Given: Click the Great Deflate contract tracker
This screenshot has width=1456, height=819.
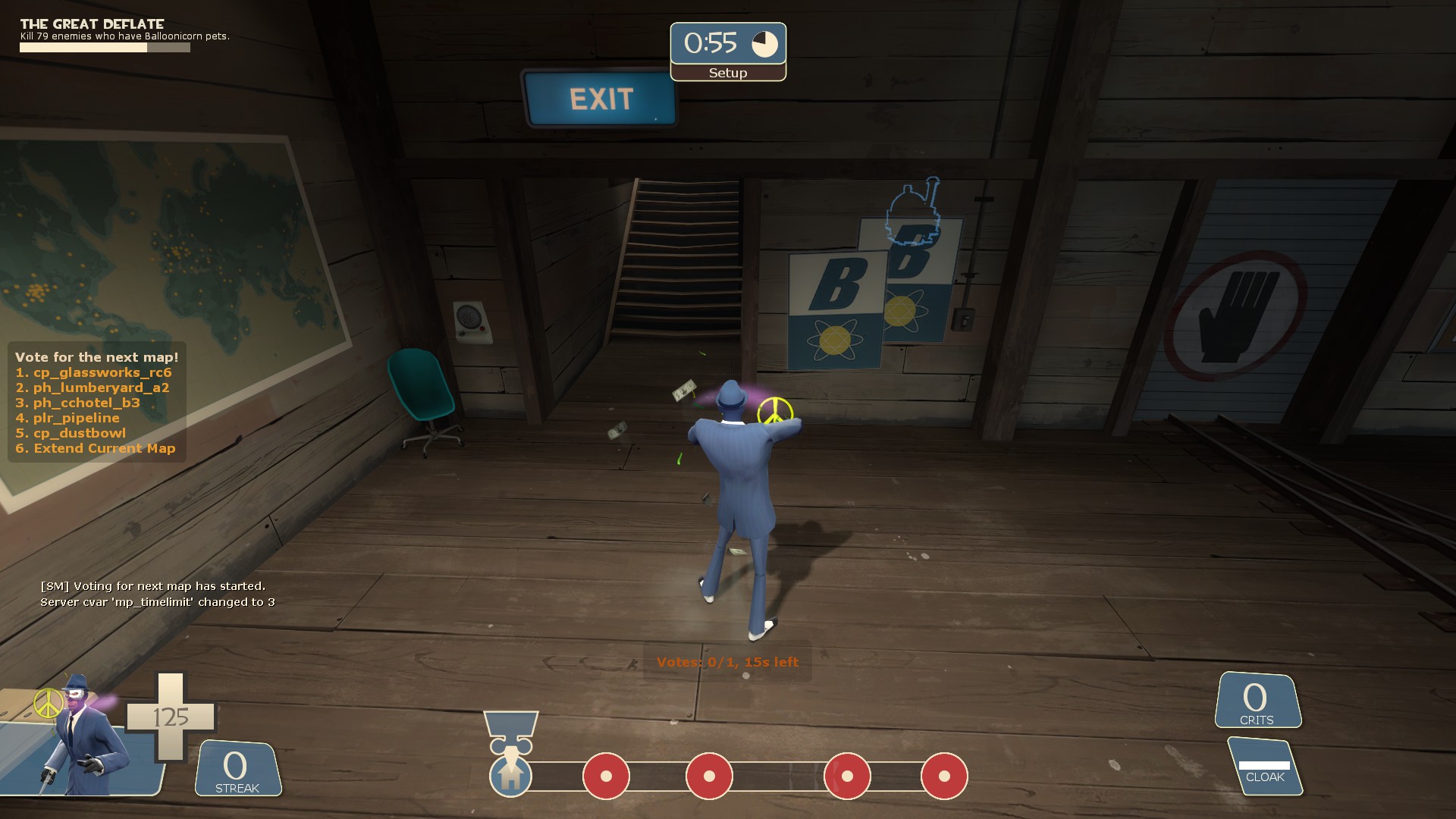Looking at the screenshot, I should [x=105, y=35].
